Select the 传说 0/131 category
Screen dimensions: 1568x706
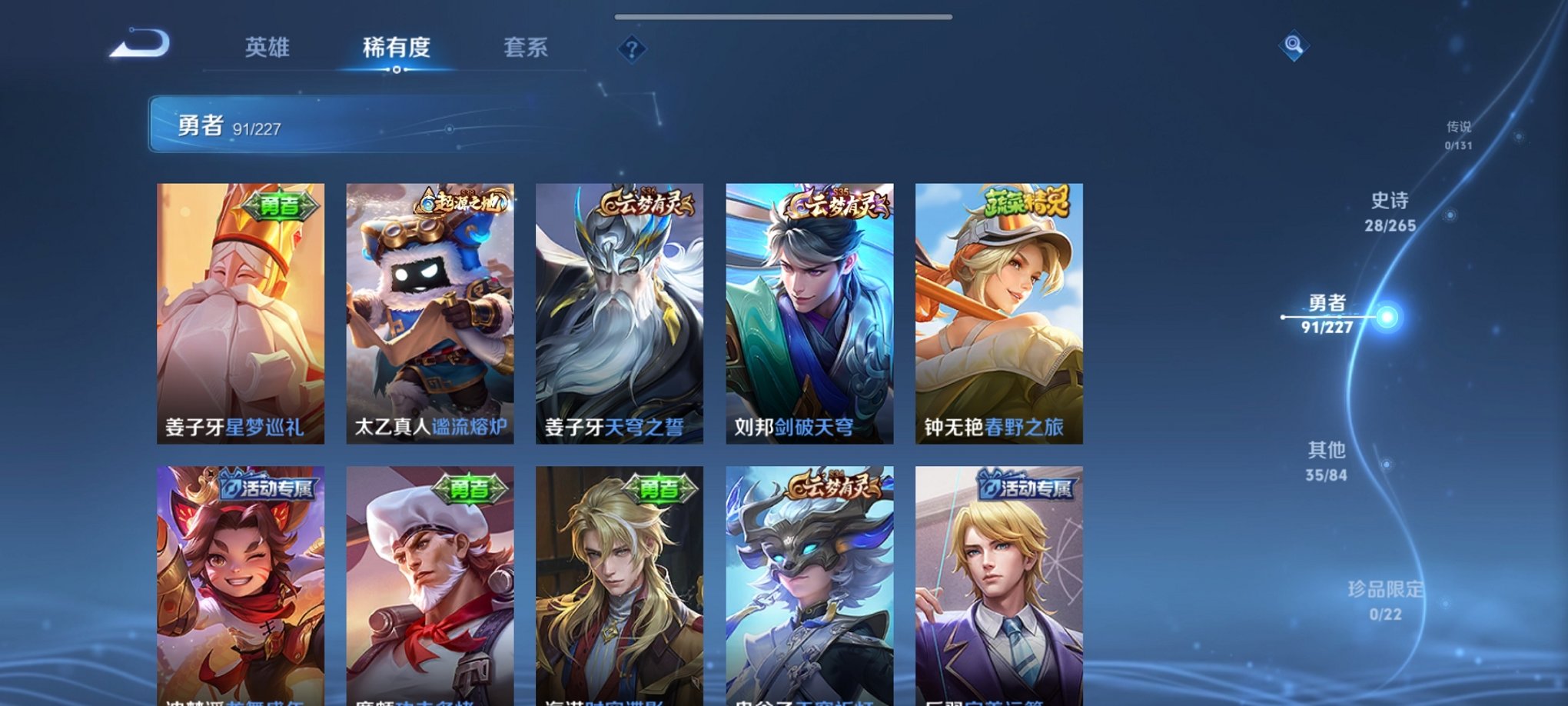[1459, 135]
